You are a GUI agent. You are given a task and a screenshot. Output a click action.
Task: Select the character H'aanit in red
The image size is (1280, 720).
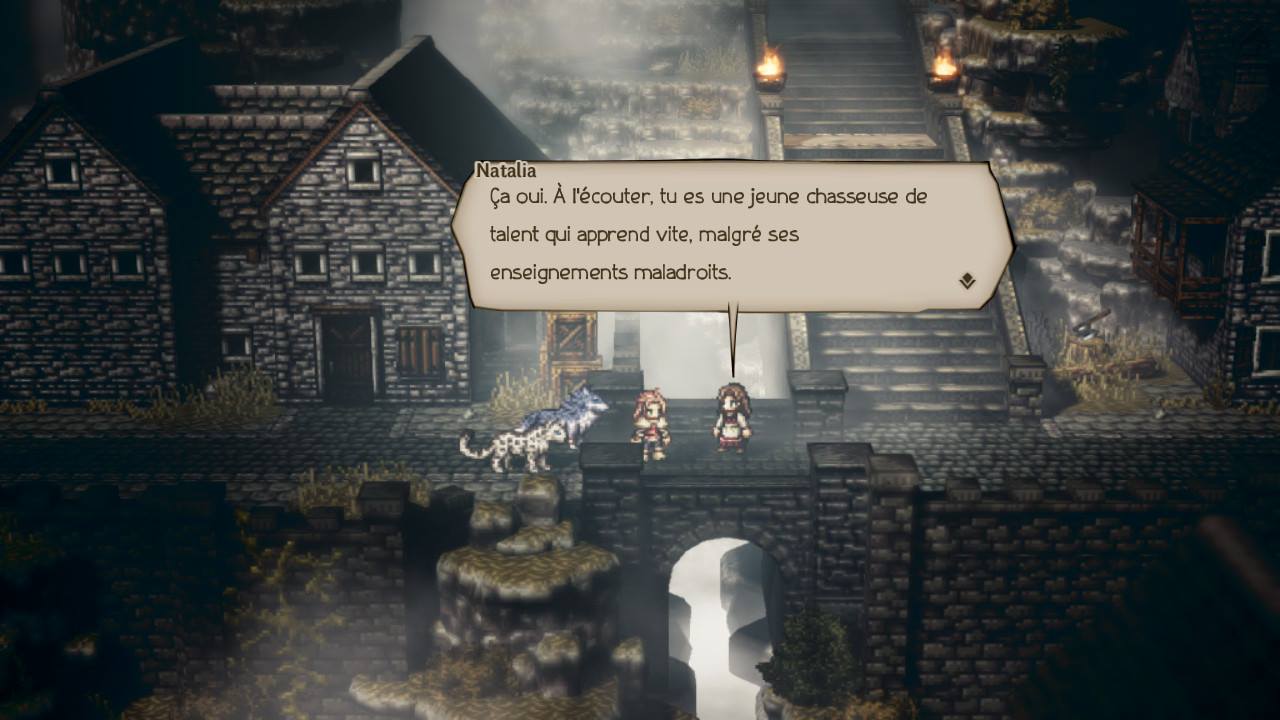pos(652,420)
